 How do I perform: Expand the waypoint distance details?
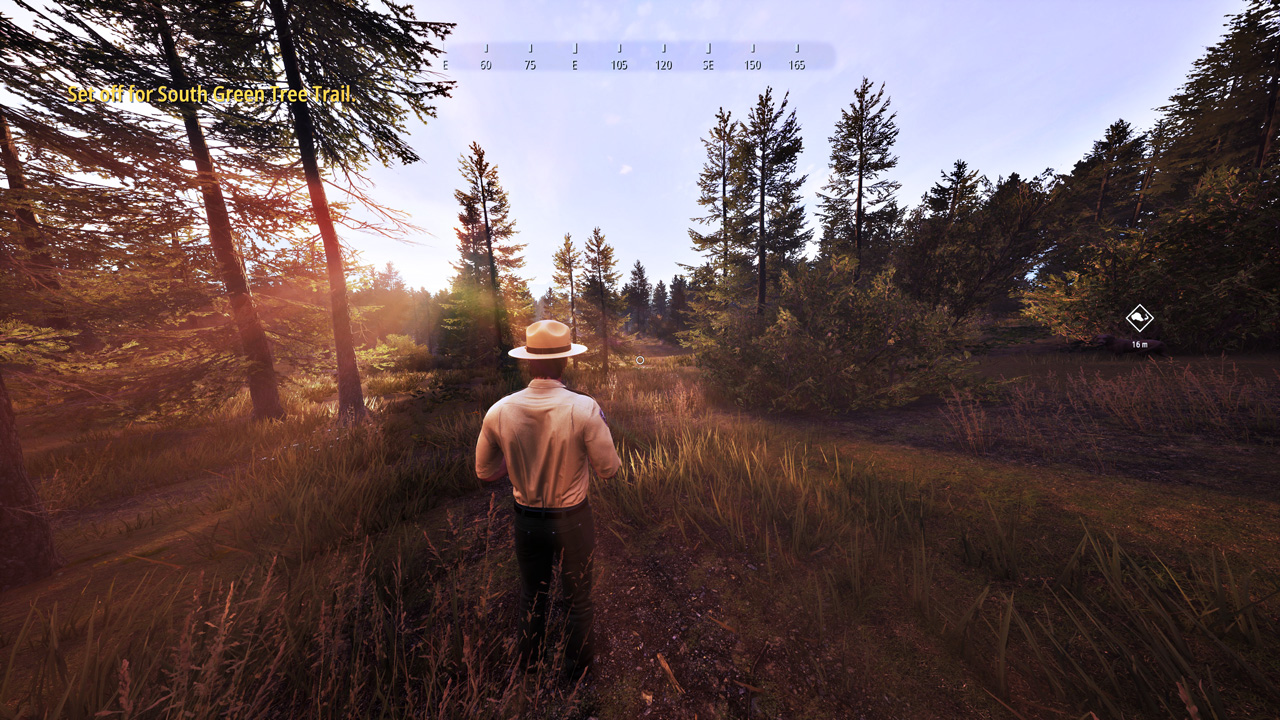[x=1140, y=344]
